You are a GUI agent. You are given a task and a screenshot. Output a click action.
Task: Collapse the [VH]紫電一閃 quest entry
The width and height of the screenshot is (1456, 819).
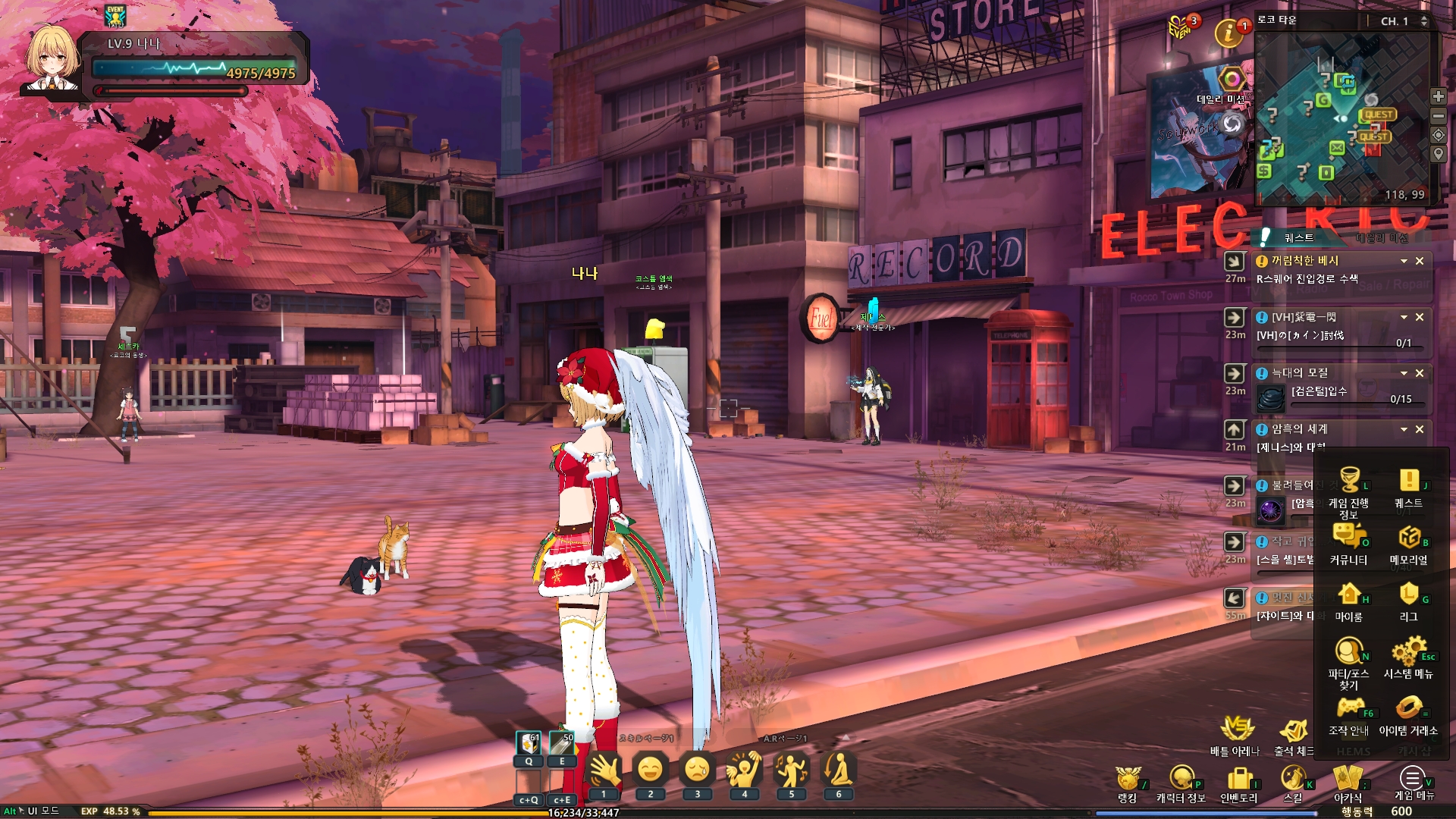pyautogui.click(x=1404, y=317)
